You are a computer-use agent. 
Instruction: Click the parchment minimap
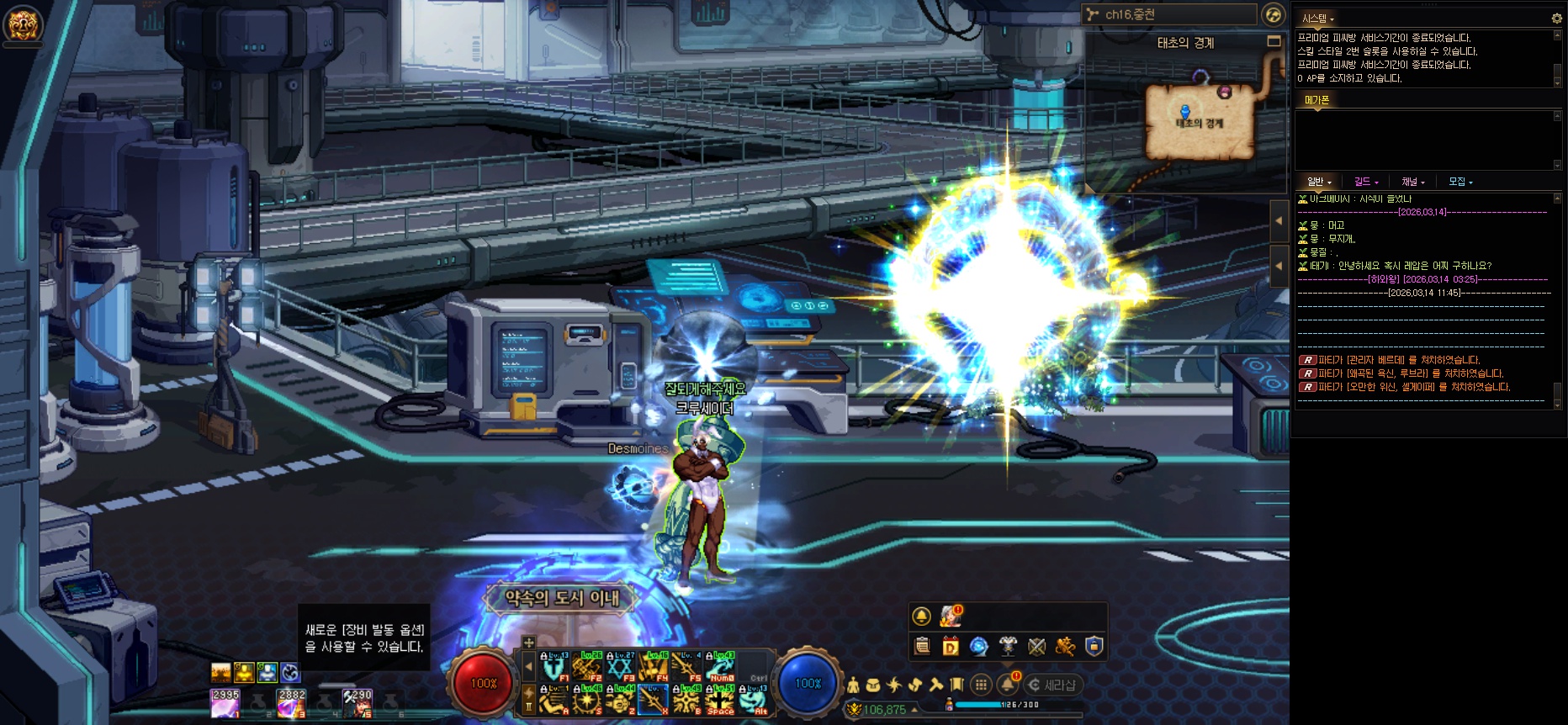pos(1200,122)
